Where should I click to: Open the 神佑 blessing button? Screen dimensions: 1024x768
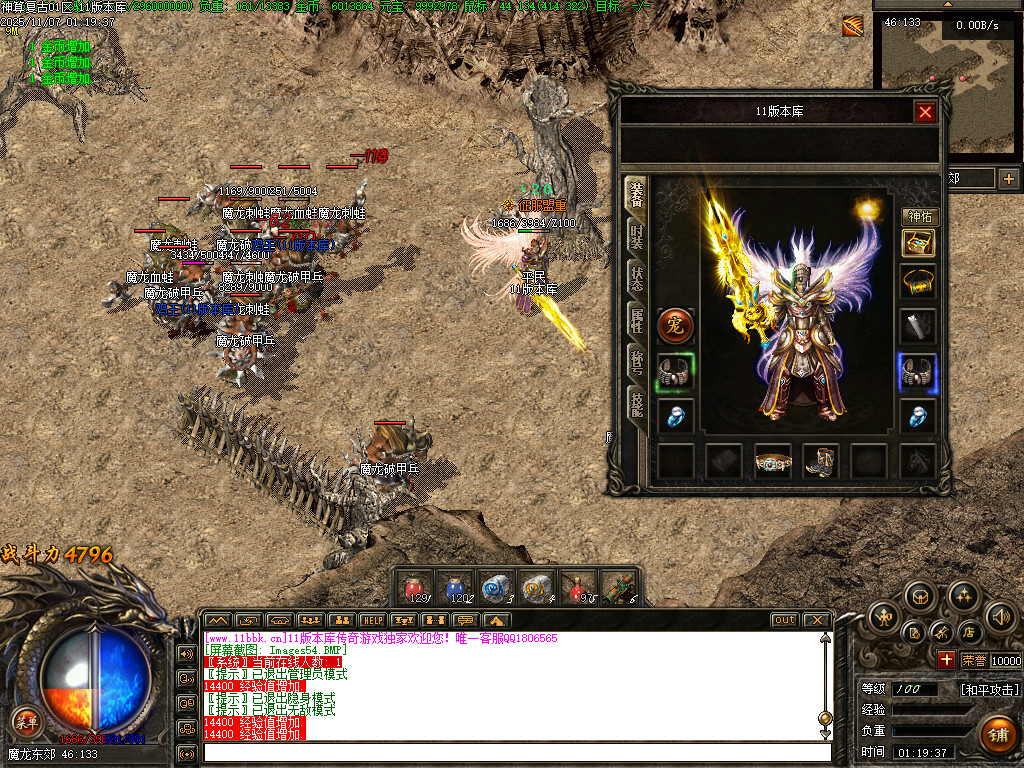pos(918,217)
